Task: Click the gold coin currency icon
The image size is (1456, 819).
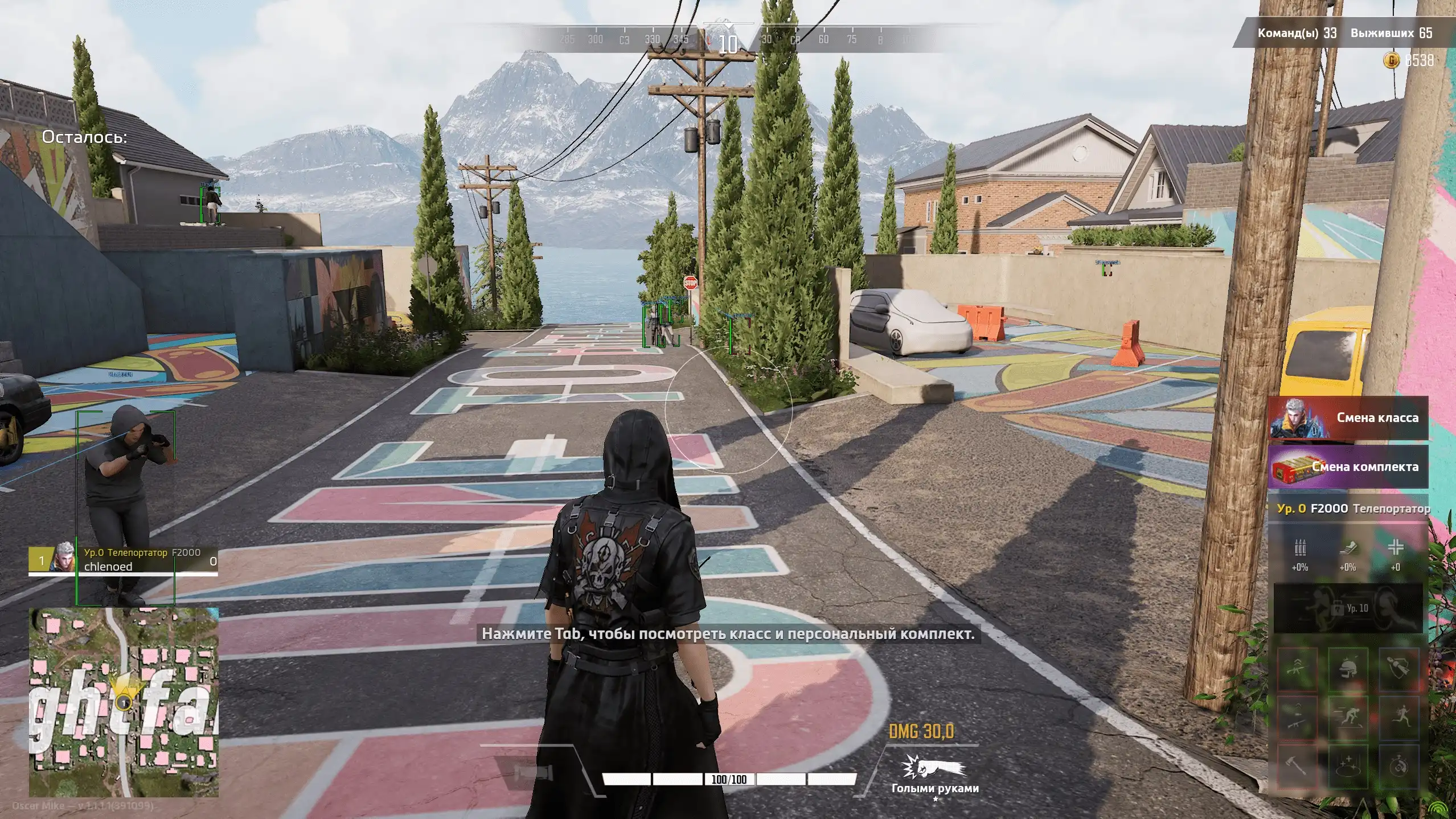Action: tap(1390, 60)
